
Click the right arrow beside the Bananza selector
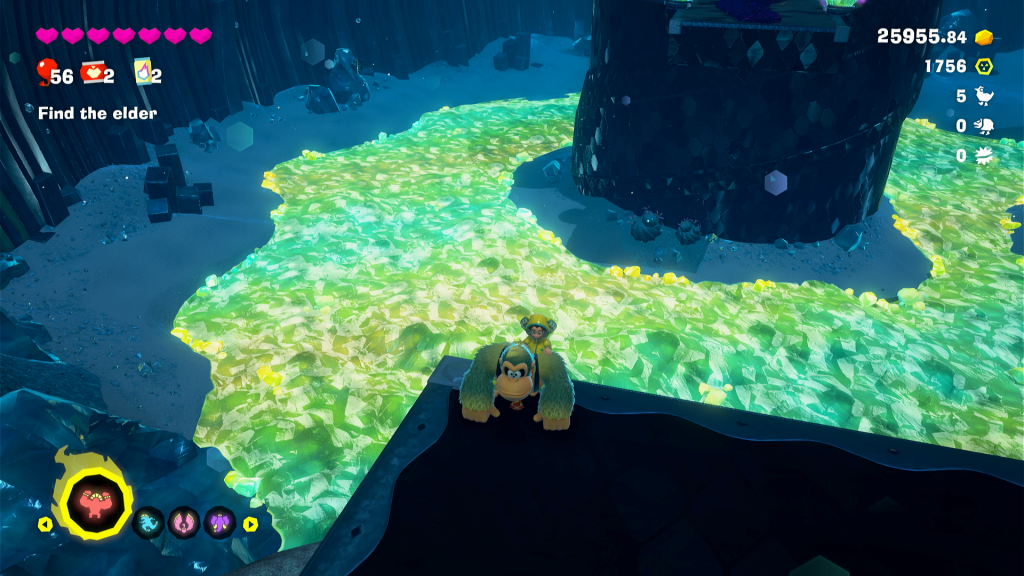250,523
